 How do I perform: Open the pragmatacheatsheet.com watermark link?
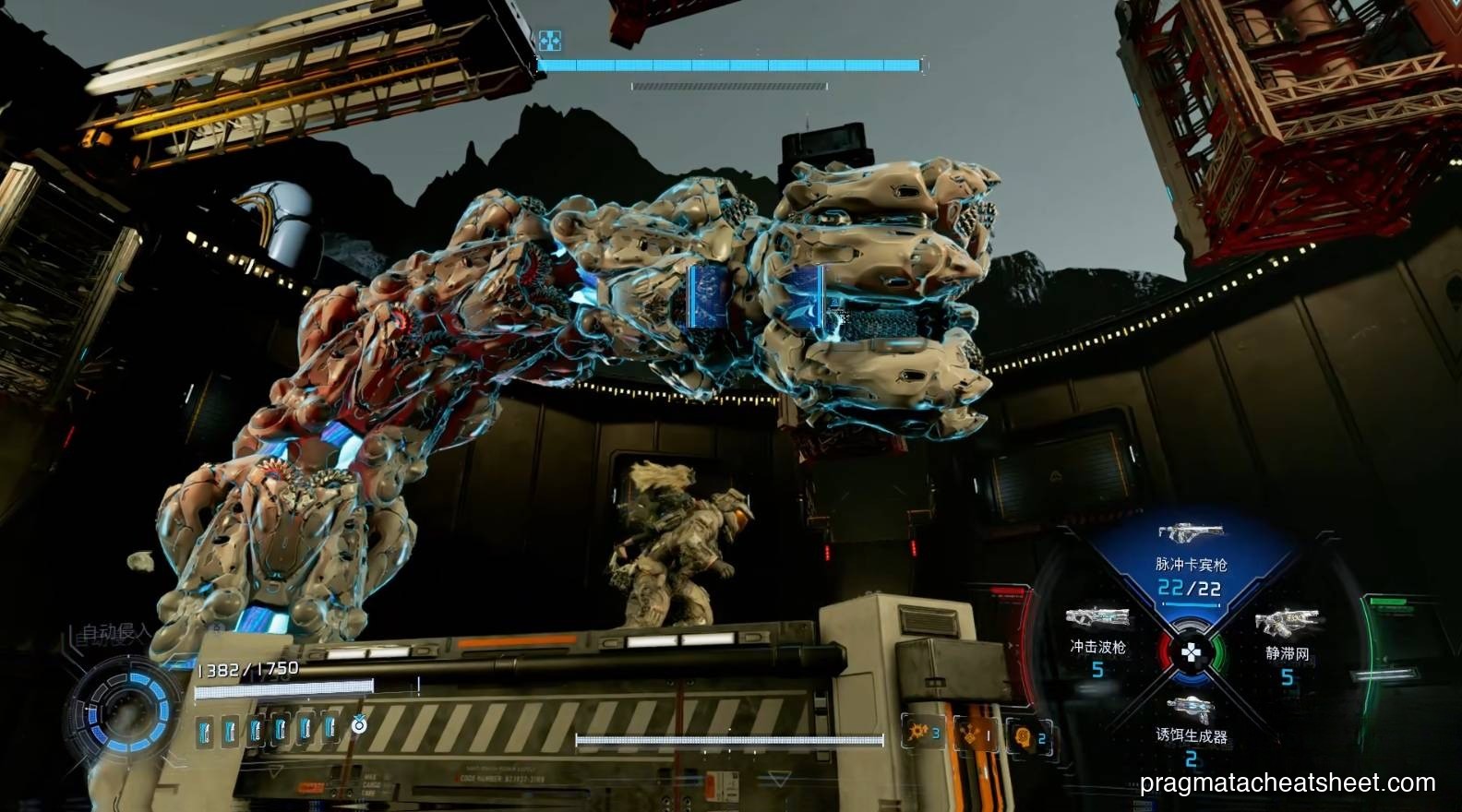point(1288,783)
